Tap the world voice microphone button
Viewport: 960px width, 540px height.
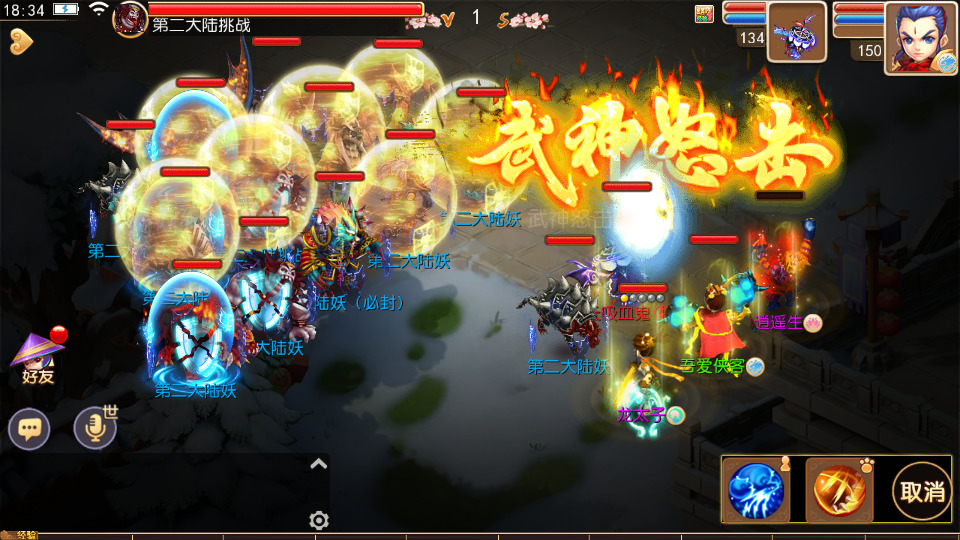point(96,428)
